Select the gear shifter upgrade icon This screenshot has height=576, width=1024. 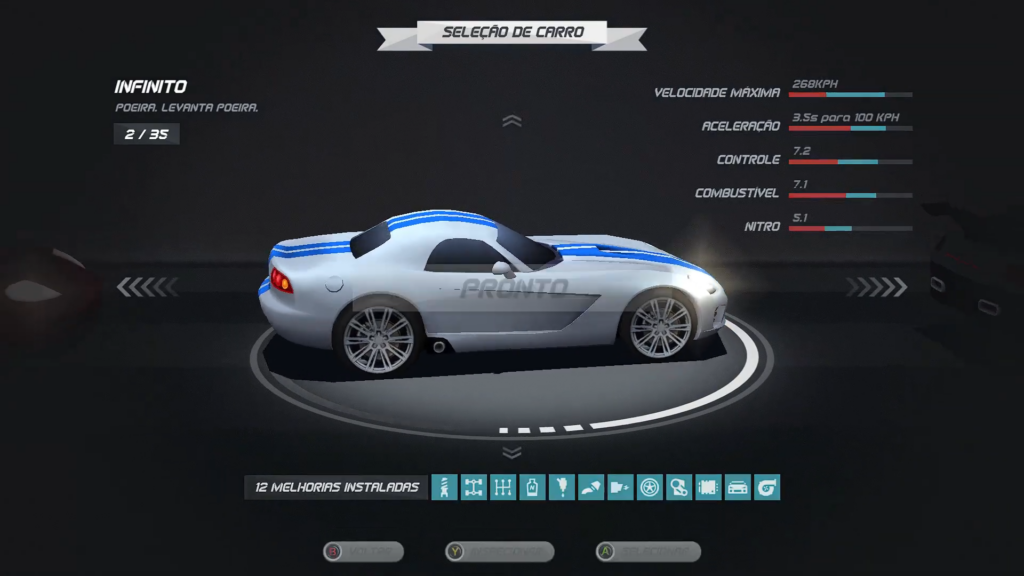pos(503,487)
